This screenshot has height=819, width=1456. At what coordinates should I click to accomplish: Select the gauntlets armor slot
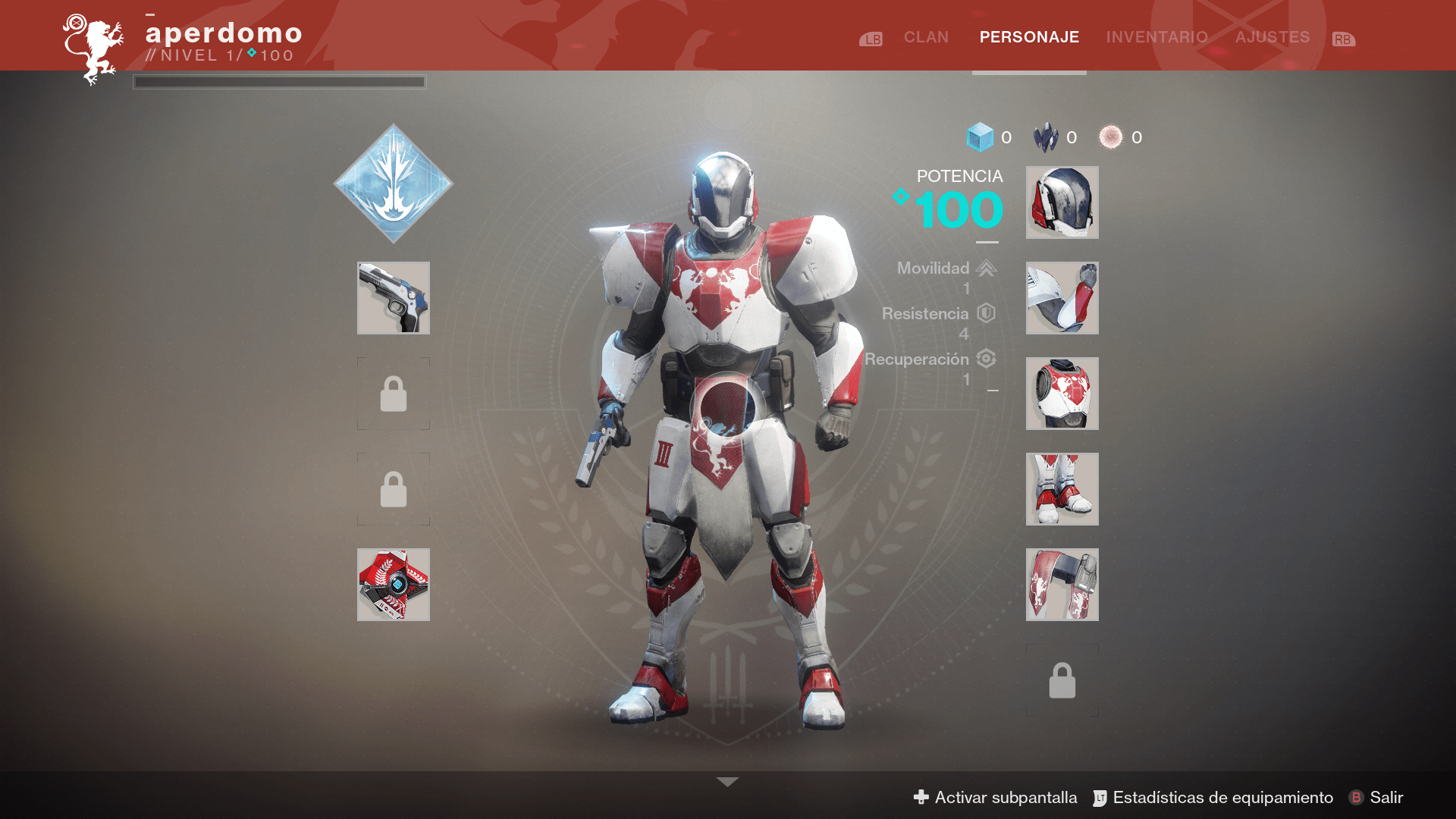tap(1062, 298)
